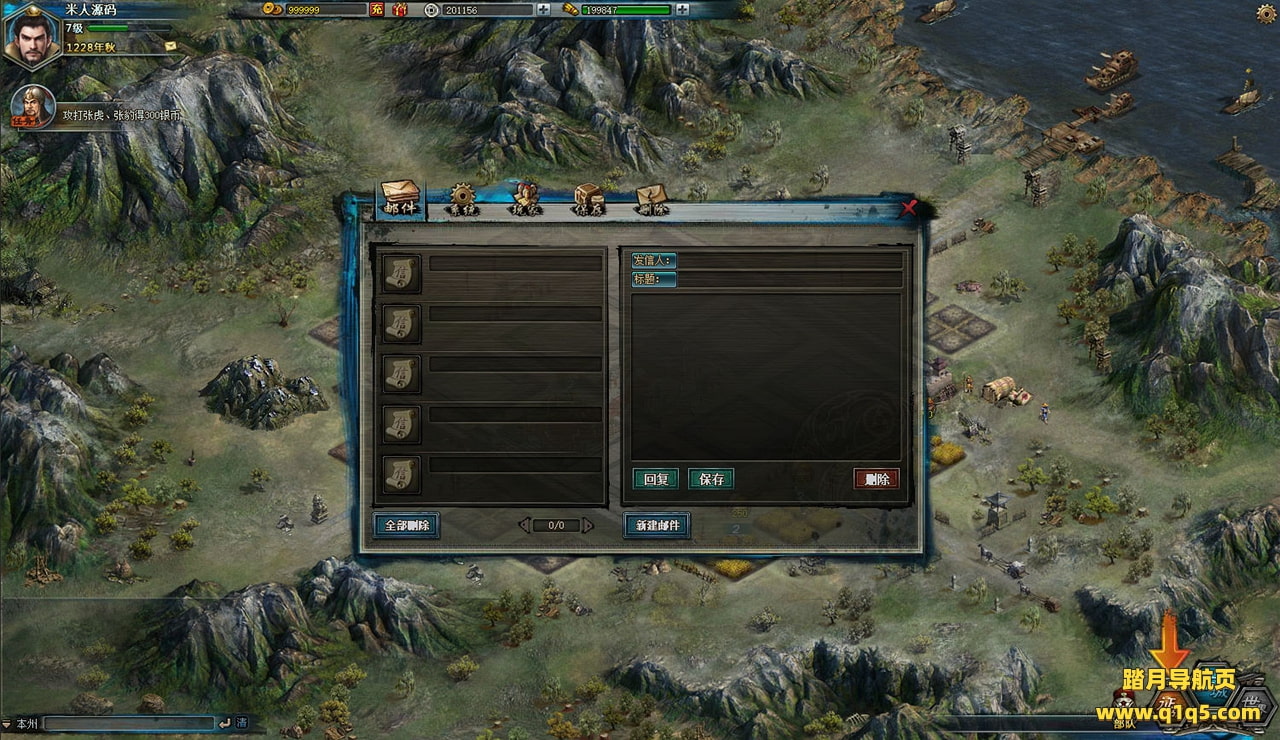The width and height of the screenshot is (1280, 740).
Task: Open the quest tracker general portrait
Action: [32, 107]
